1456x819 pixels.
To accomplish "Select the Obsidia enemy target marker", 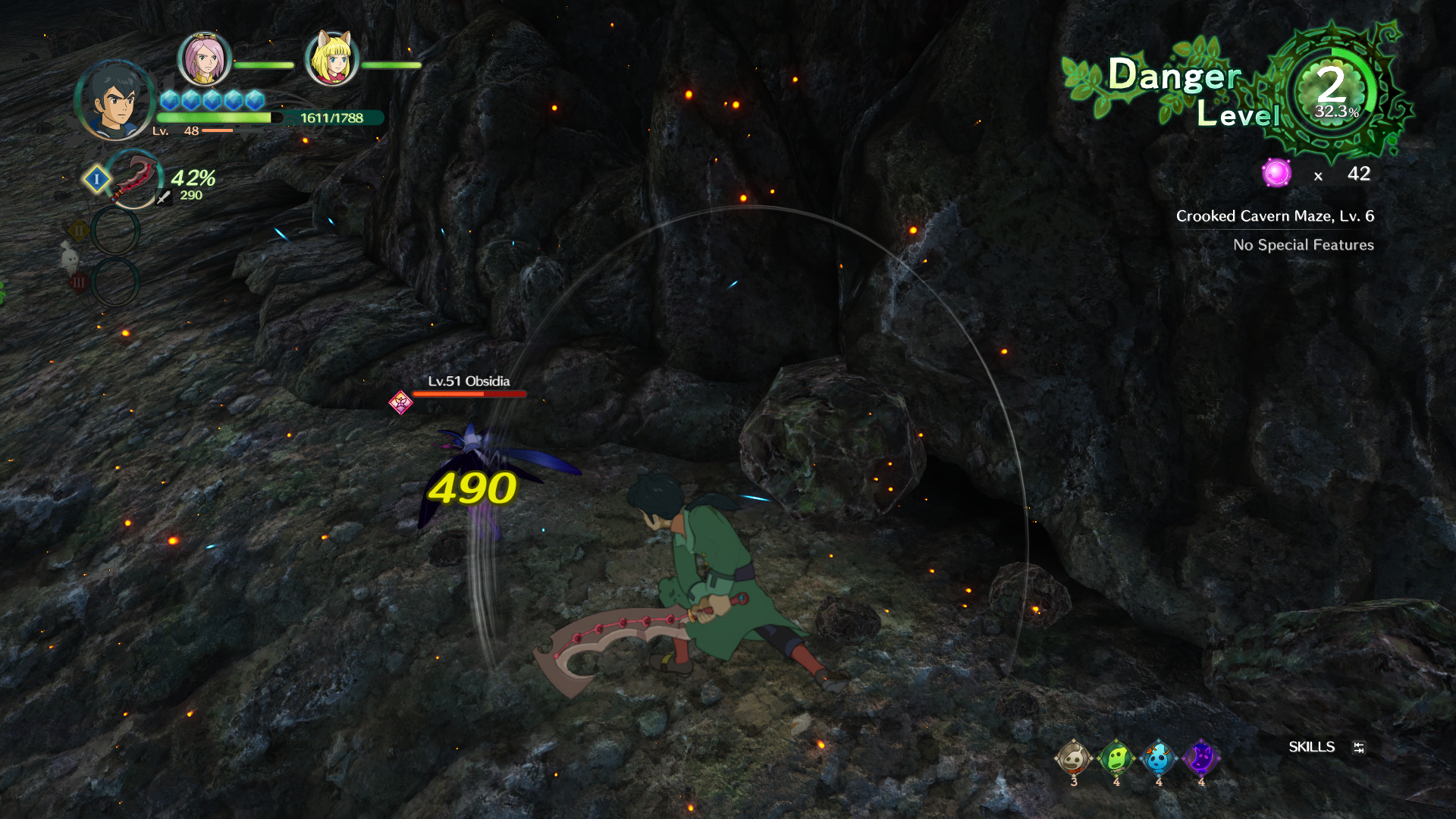I will click(x=400, y=402).
